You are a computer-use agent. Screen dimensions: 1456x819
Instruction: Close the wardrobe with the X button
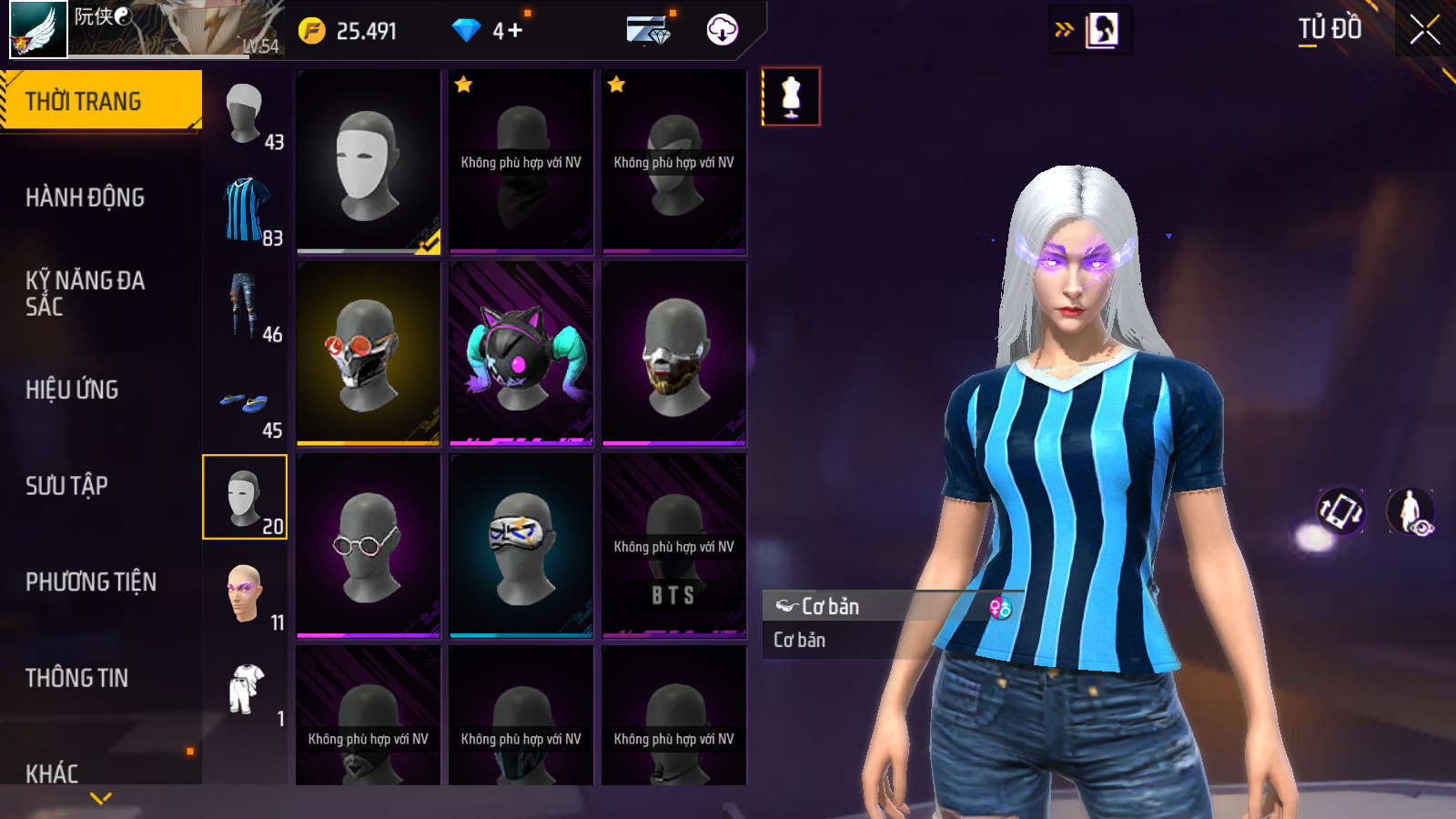1424,30
